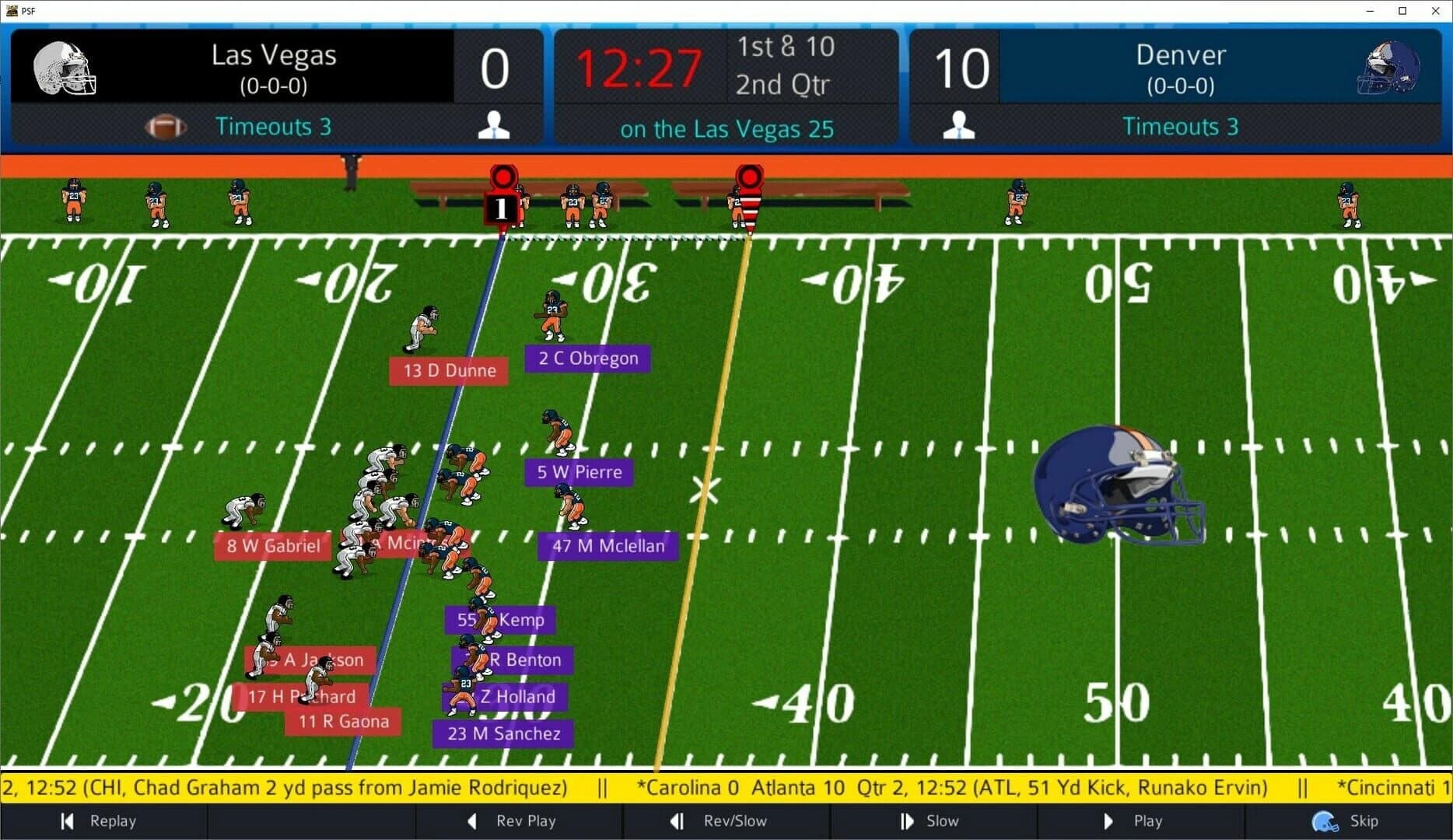Image resolution: width=1453 pixels, height=840 pixels.
Task: Select player label 47 M Mclellan
Action: click(x=607, y=546)
